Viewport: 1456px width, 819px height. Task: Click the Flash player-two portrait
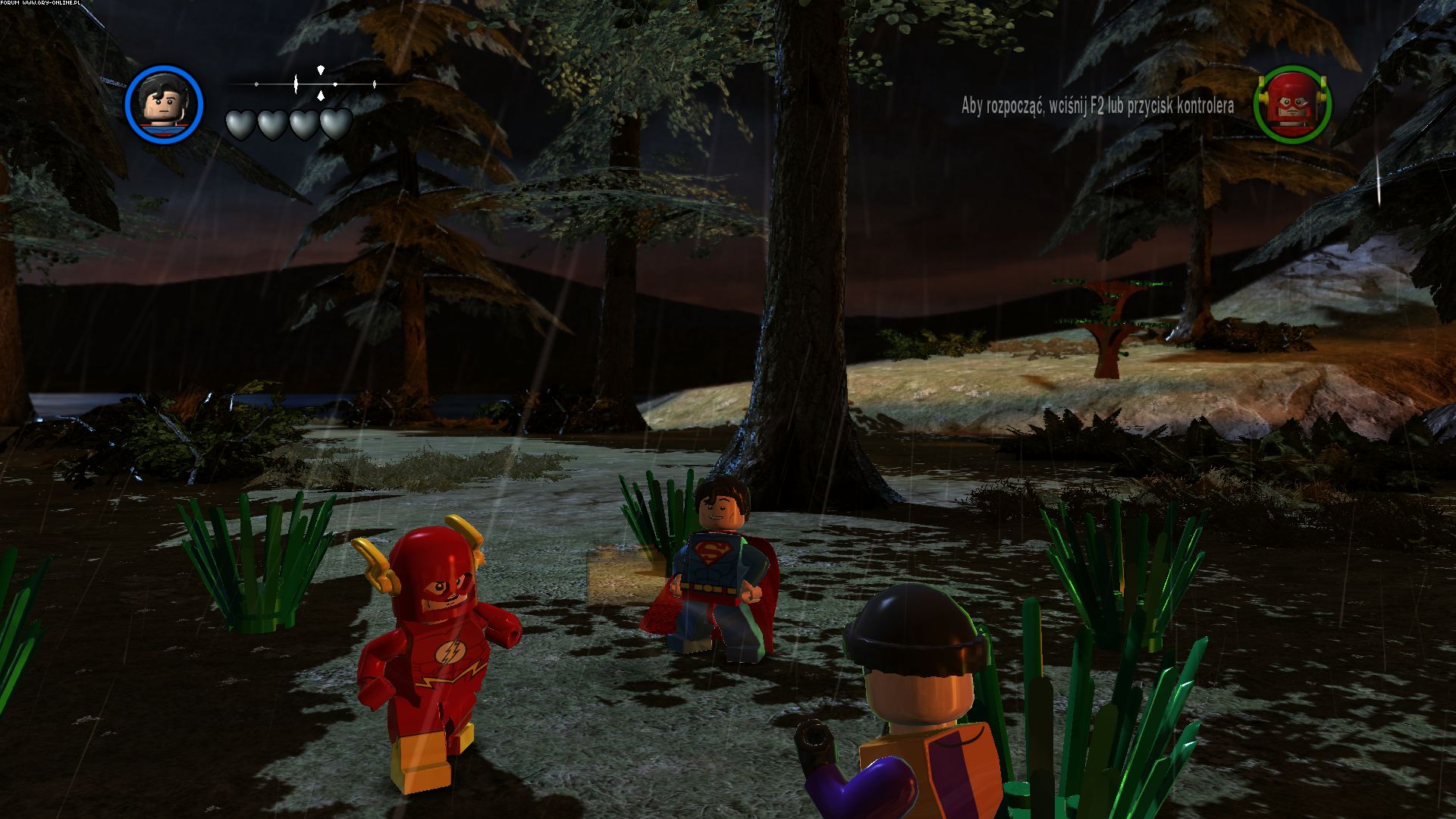[x=1292, y=105]
